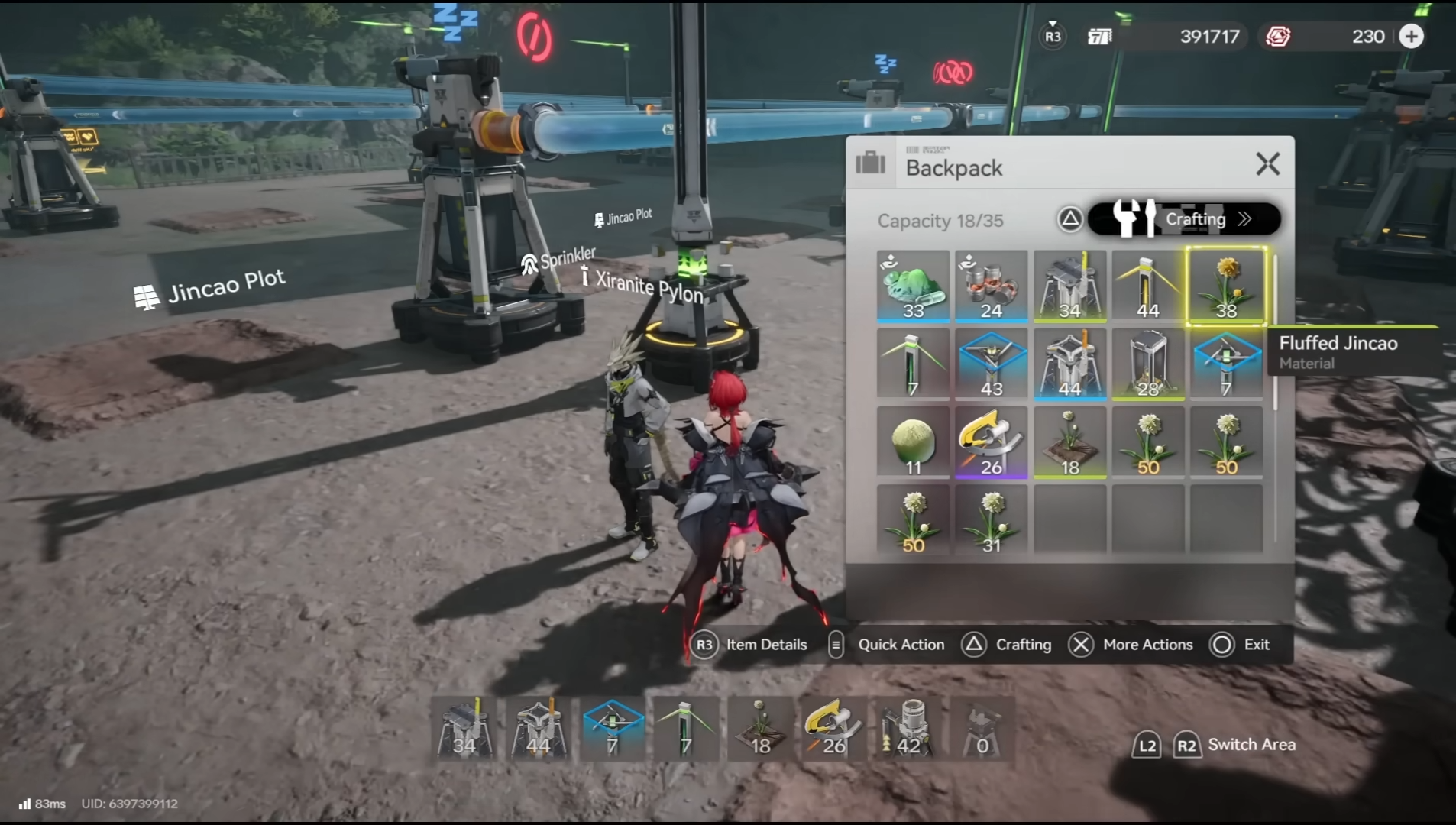Open Crafting from the Backpack header
Image resolution: width=1456 pixels, height=825 pixels.
(x=1183, y=219)
